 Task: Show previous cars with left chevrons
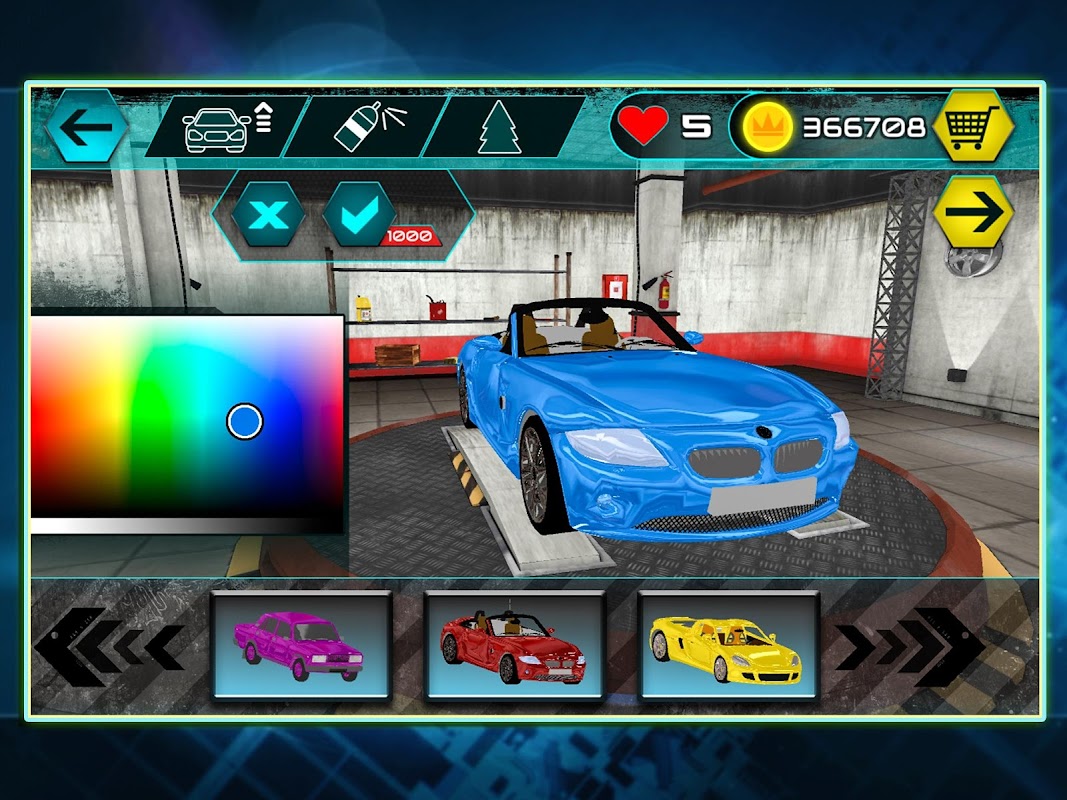(x=110, y=646)
